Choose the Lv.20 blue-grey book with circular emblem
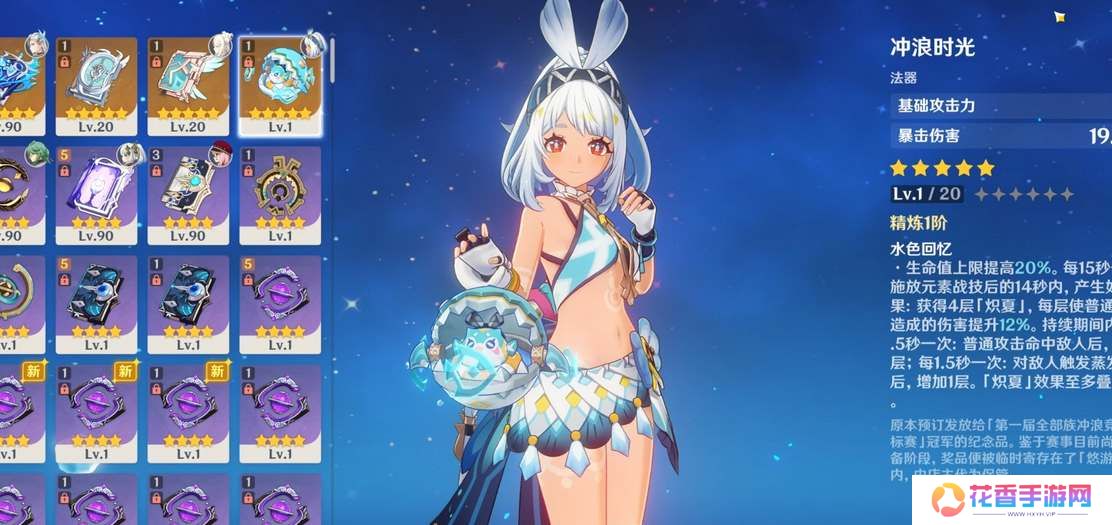The height and width of the screenshot is (525, 1112). 95,84
